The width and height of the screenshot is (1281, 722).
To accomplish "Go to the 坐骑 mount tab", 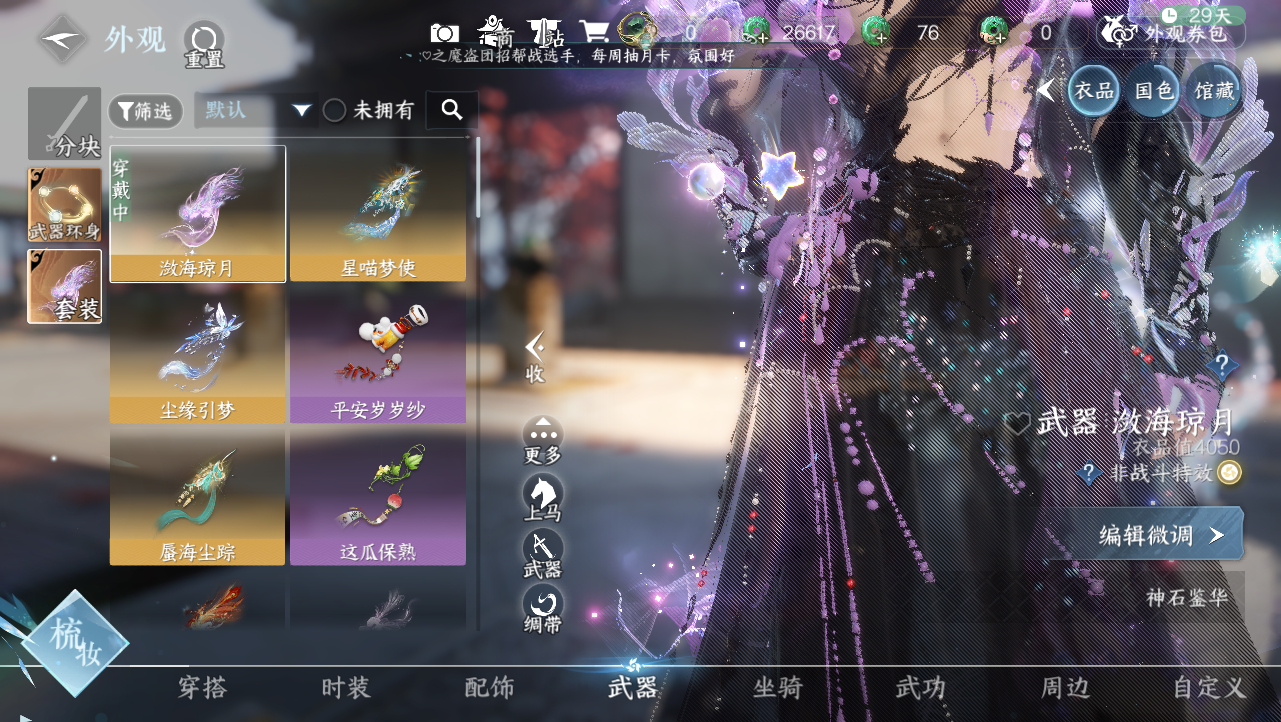I will tap(777, 688).
